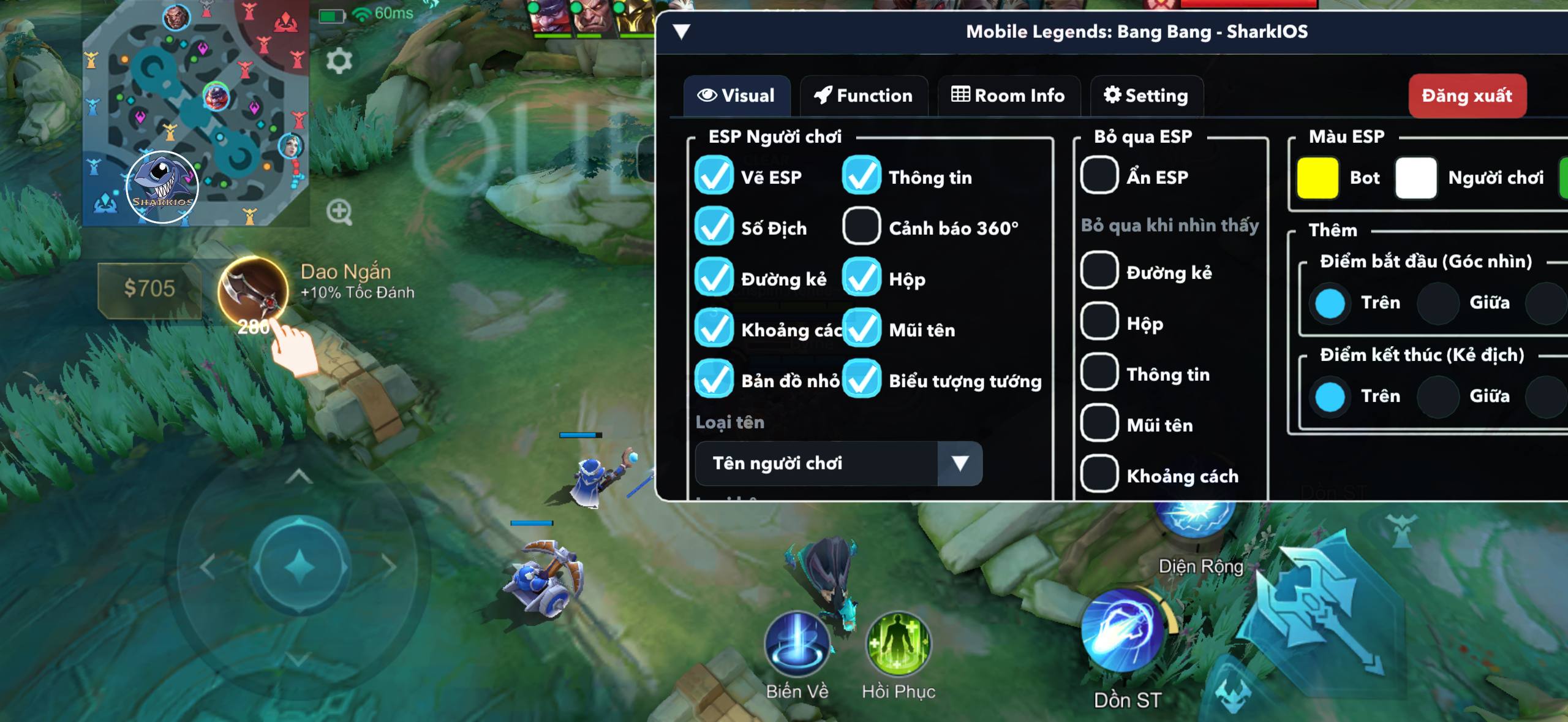Collapse the overlay with the triangle arrow
Image resolution: width=1568 pixels, height=722 pixels.
681,31
